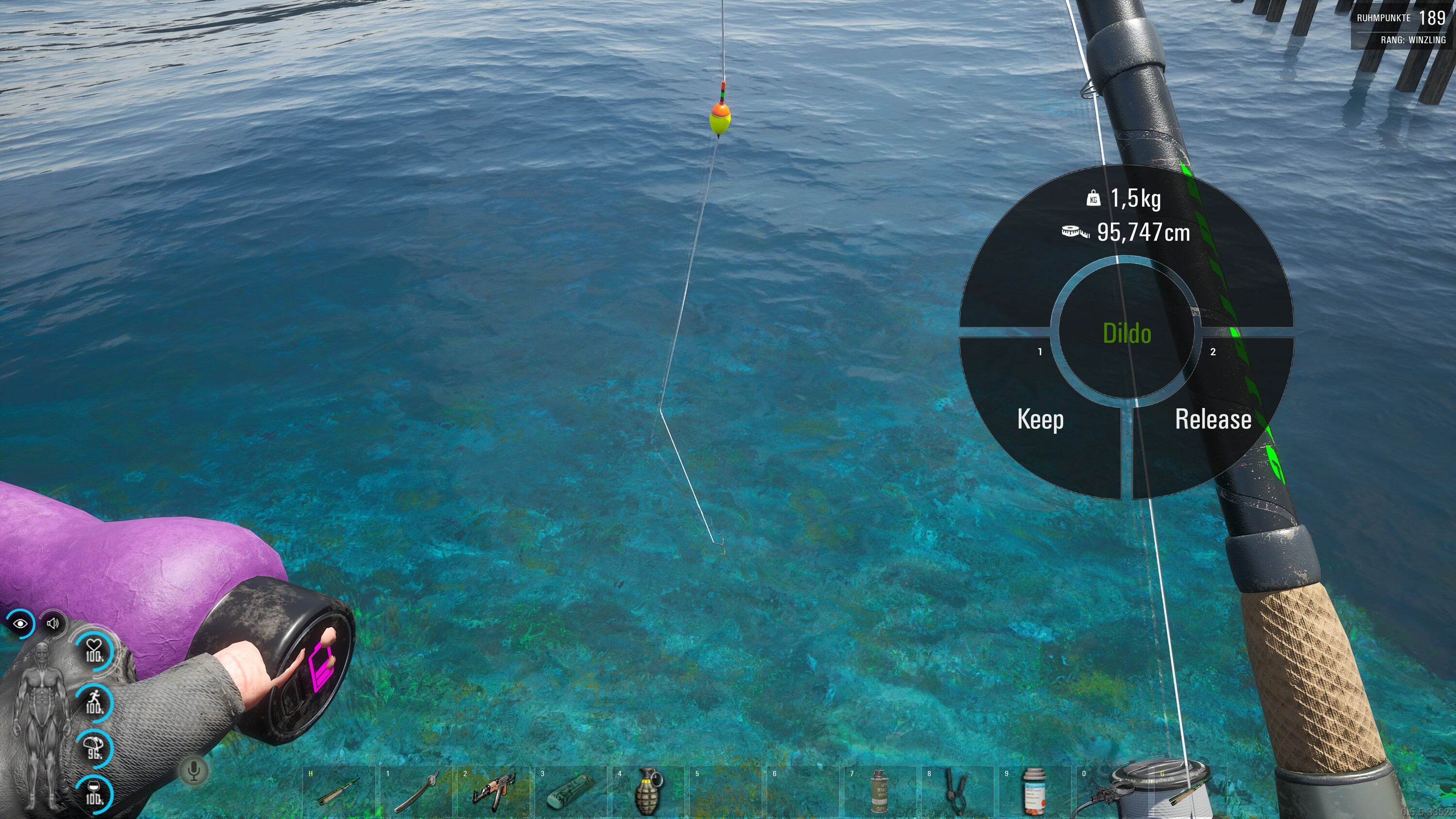Toggle the eye visibility indicator
This screenshot has height=819, width=1456.
(x=21, y=623)
